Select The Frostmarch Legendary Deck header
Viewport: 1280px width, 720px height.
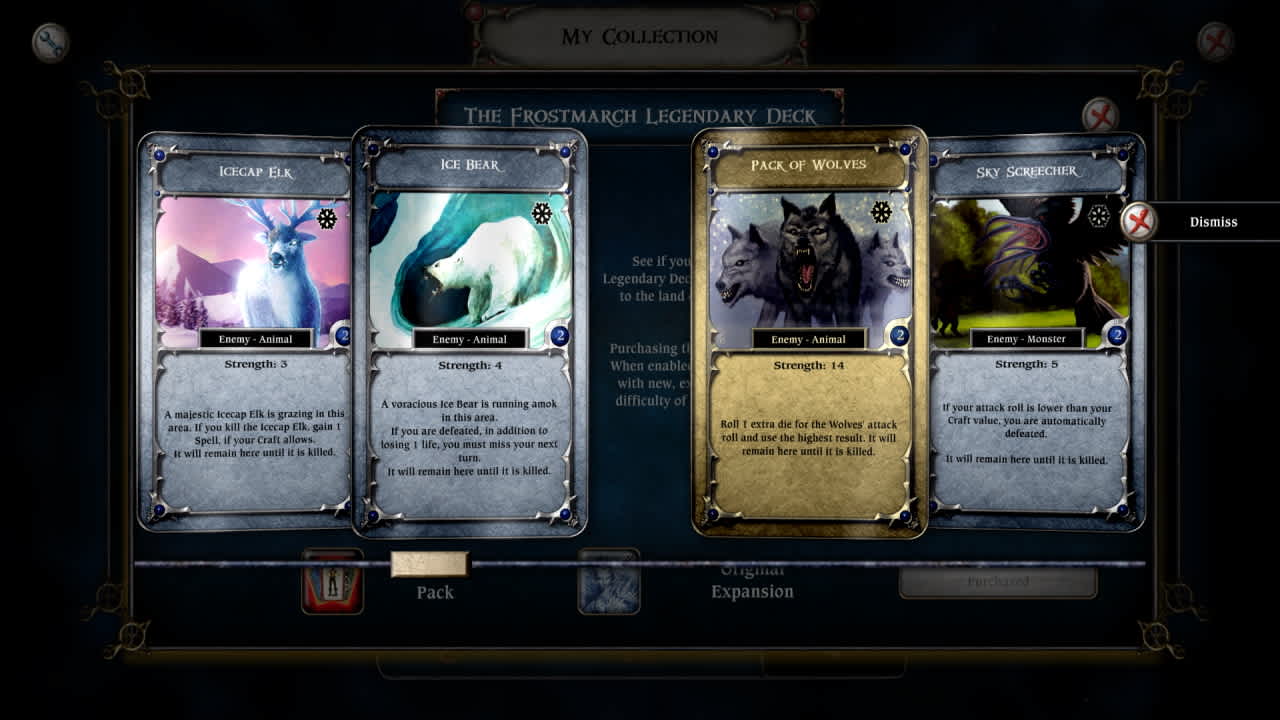coord(642,114)
